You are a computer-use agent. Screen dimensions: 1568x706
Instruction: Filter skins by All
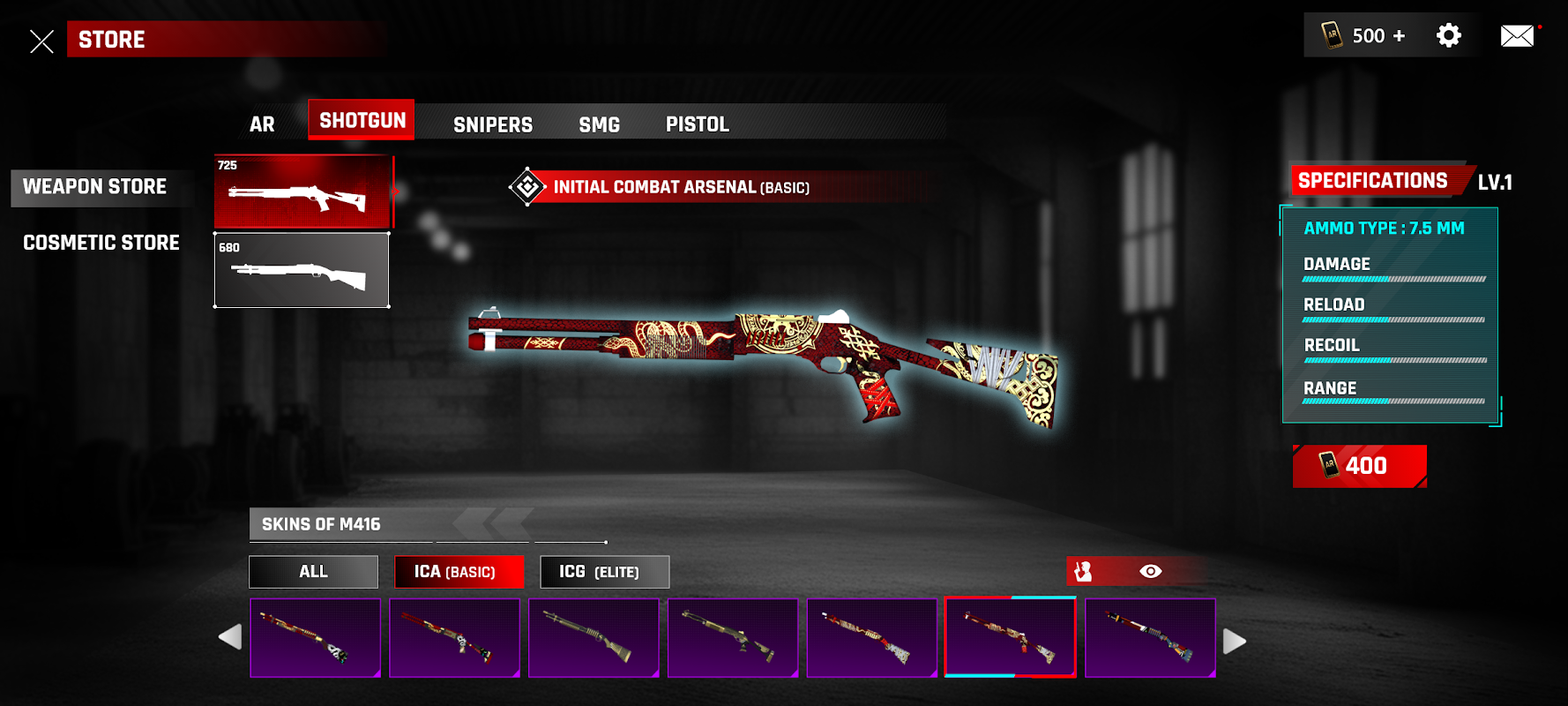click(313, 572)
